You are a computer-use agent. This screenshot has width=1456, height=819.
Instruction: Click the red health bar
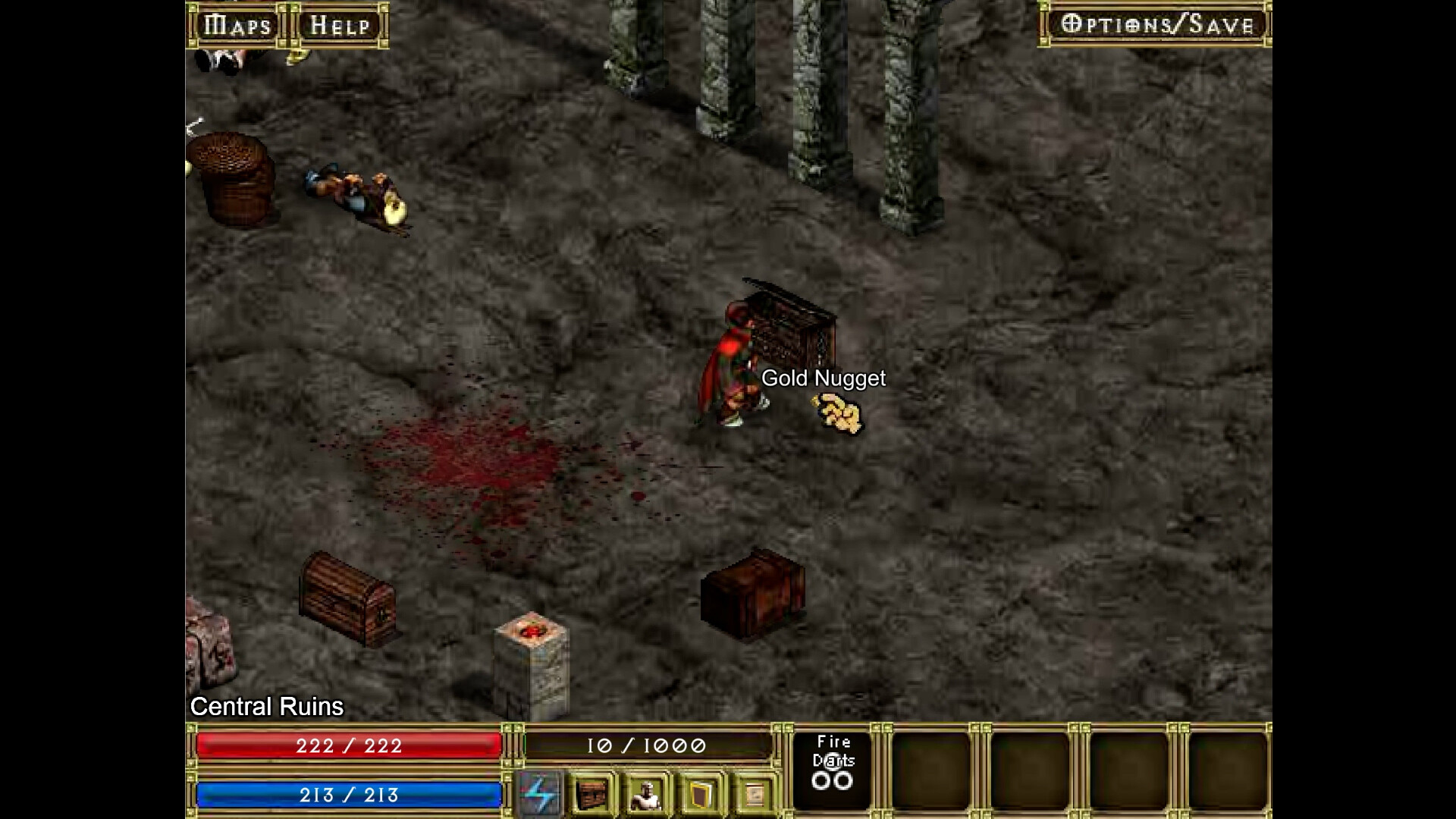(x=347, y=746)
